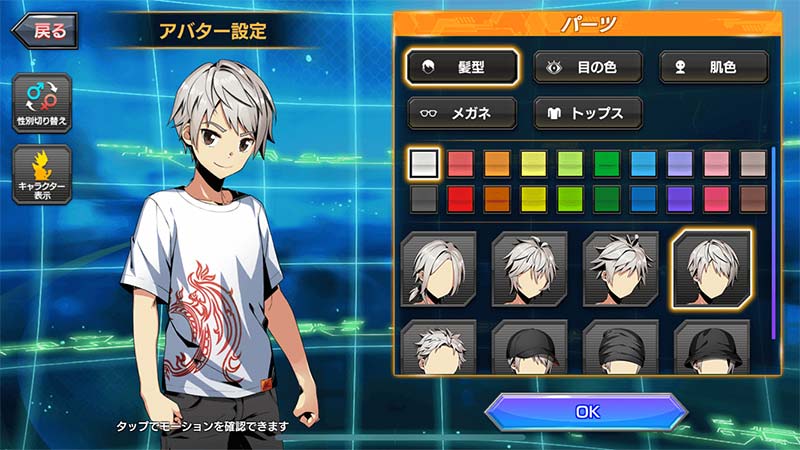Select the bright purple color swatch
The image size is (800, 450).
coord(680,198)
